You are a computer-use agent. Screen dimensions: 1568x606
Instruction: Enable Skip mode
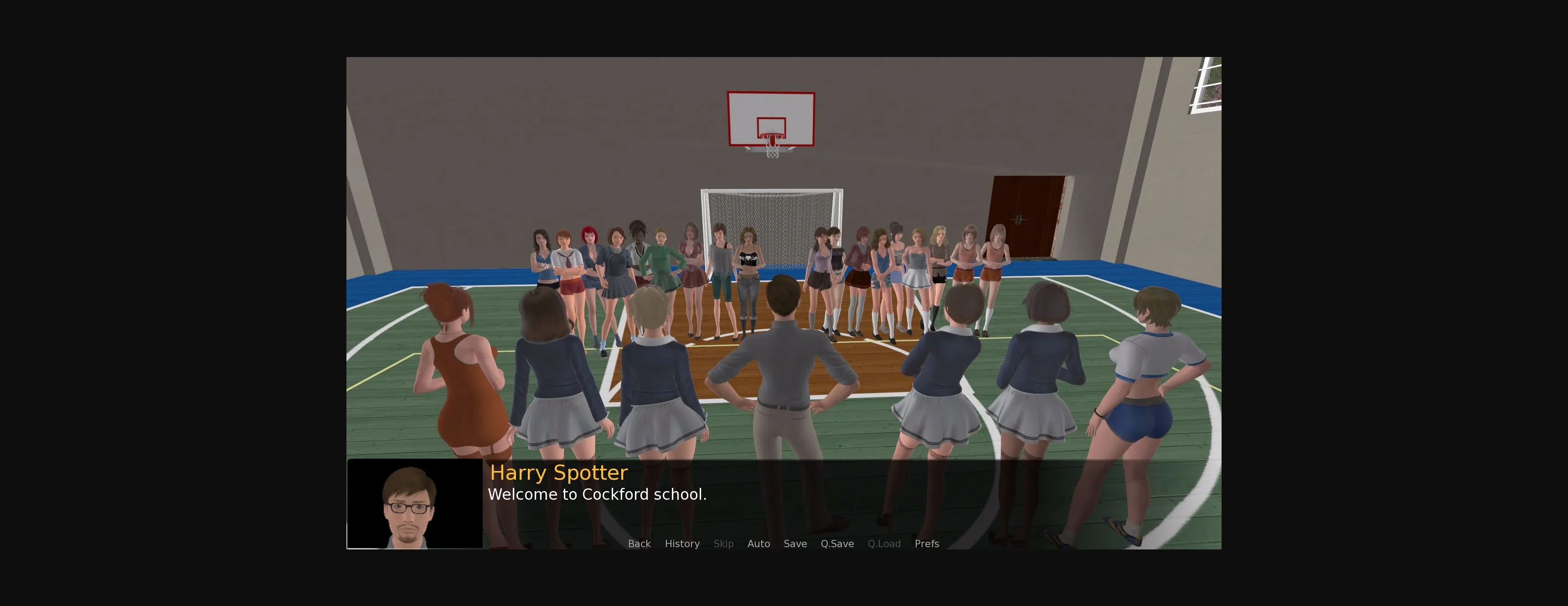pos(723,543)
